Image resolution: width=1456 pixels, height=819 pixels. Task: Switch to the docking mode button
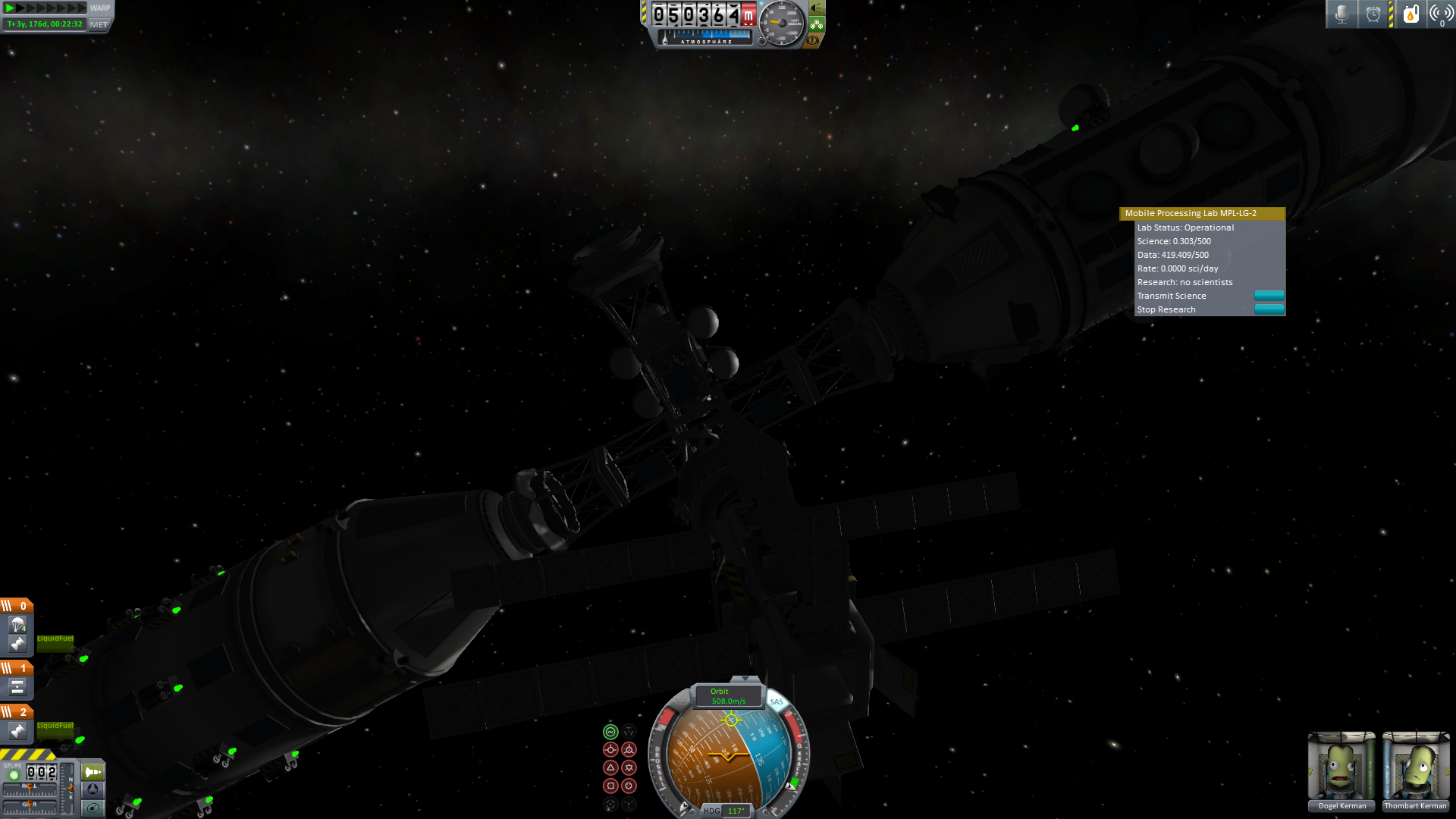point(93,789)
